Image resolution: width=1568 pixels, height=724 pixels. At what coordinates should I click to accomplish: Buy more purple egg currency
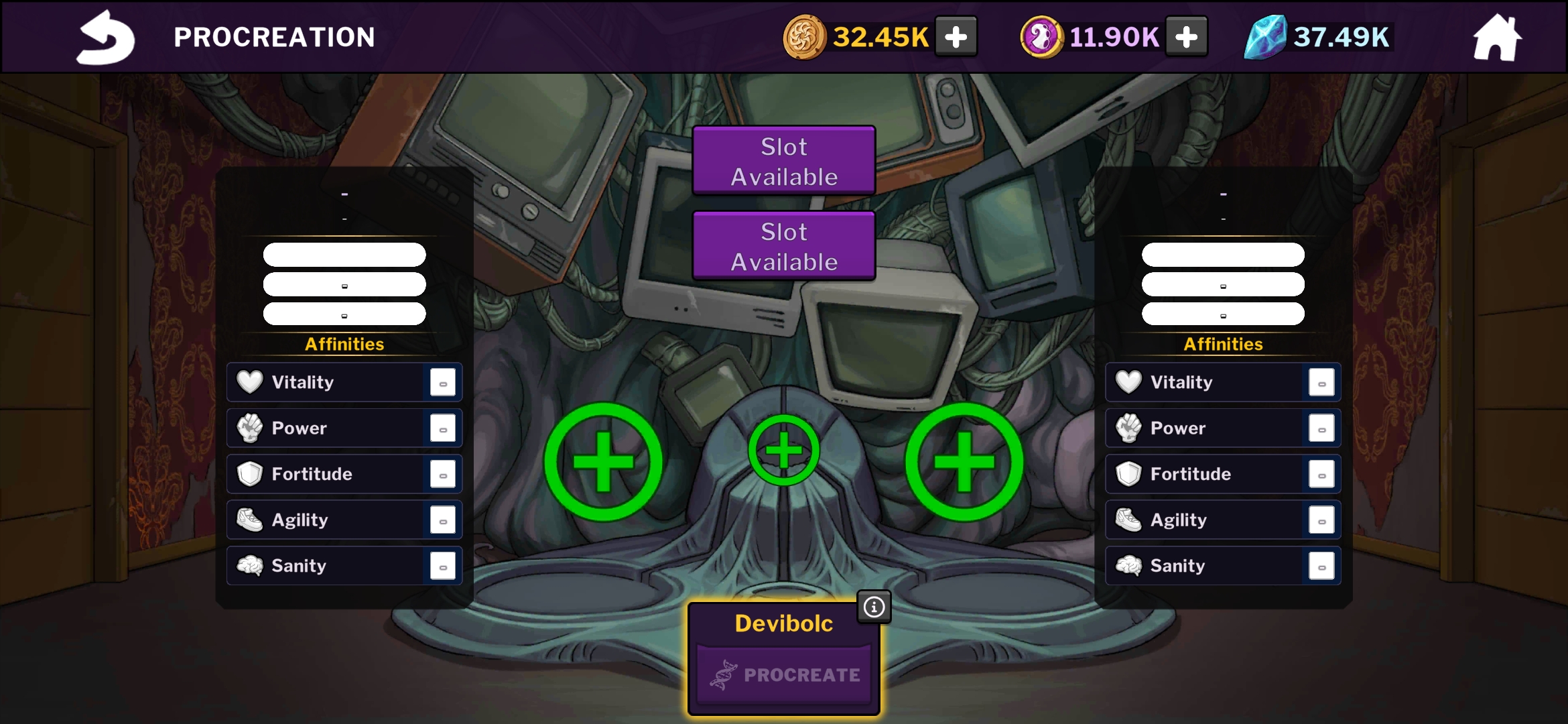tap(1186, 37)
